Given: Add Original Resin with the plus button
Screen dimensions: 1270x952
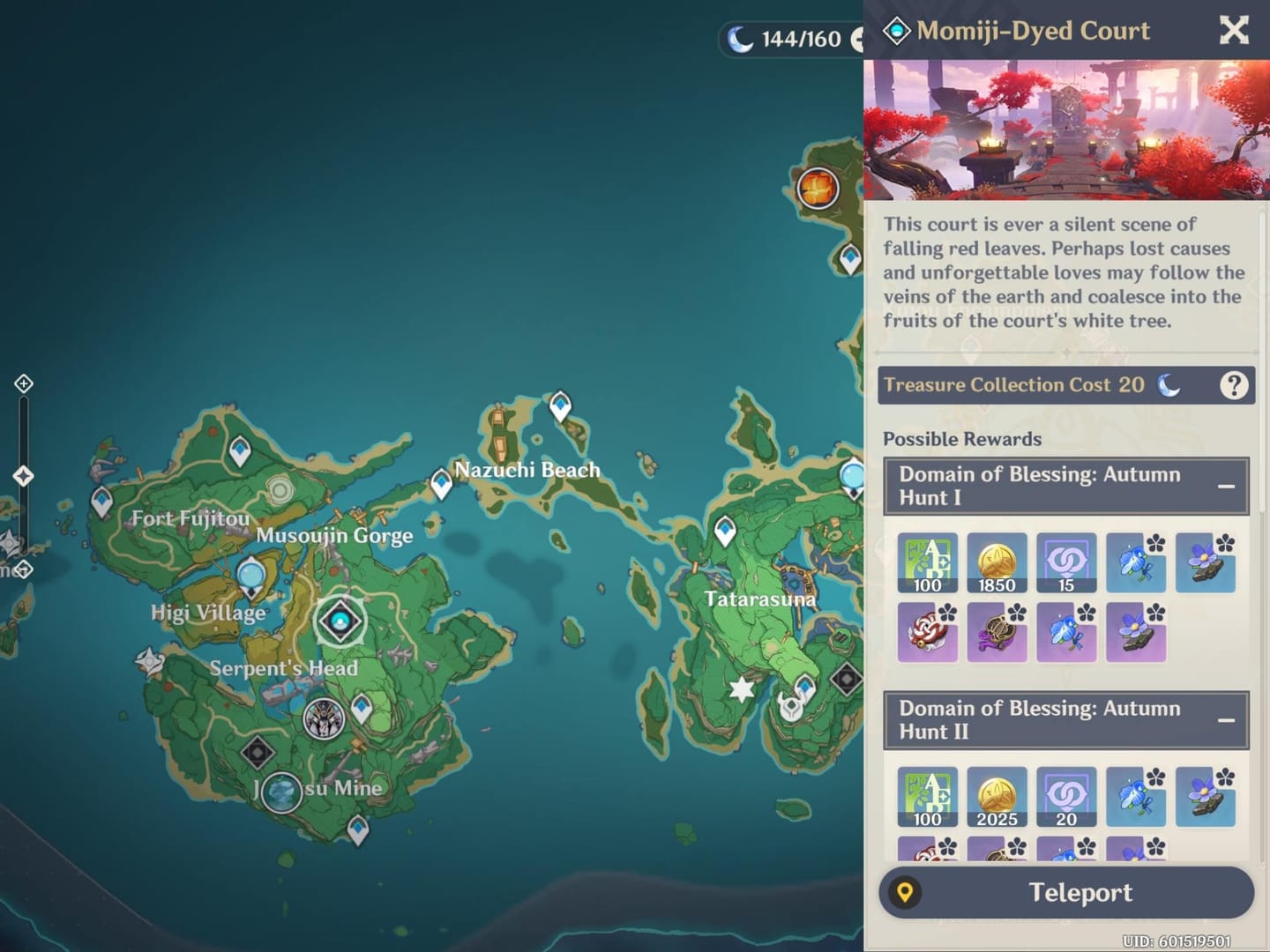Looking at the screenshot, I should 856,39.
